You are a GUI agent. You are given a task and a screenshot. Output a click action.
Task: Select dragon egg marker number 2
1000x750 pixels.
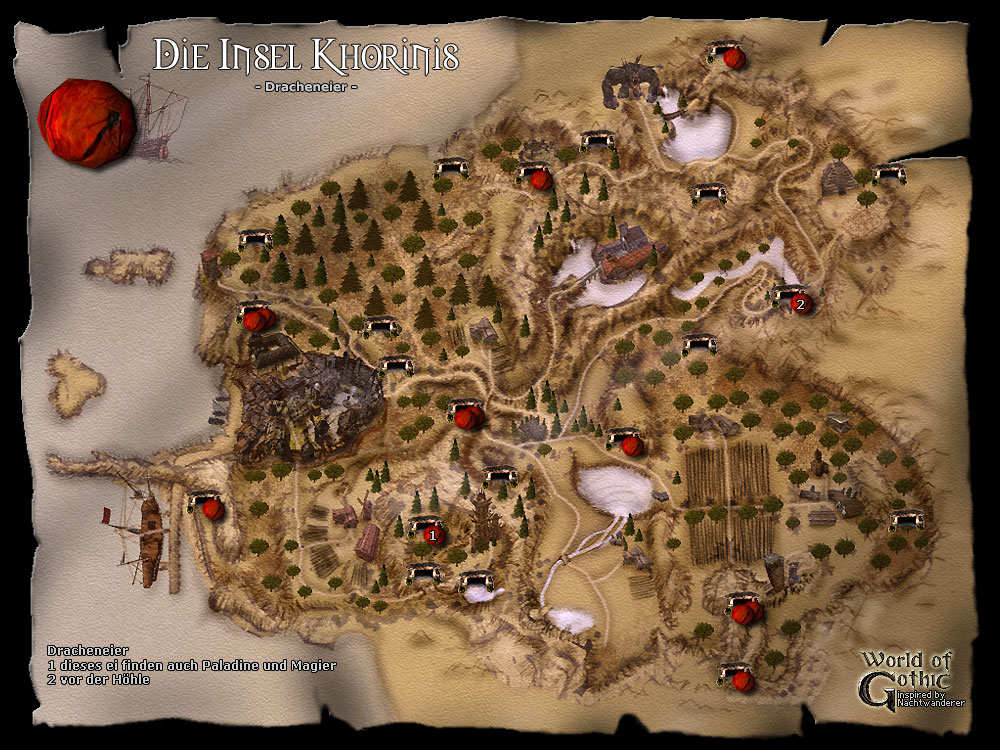pyautogui.click(x=799, y=304)
